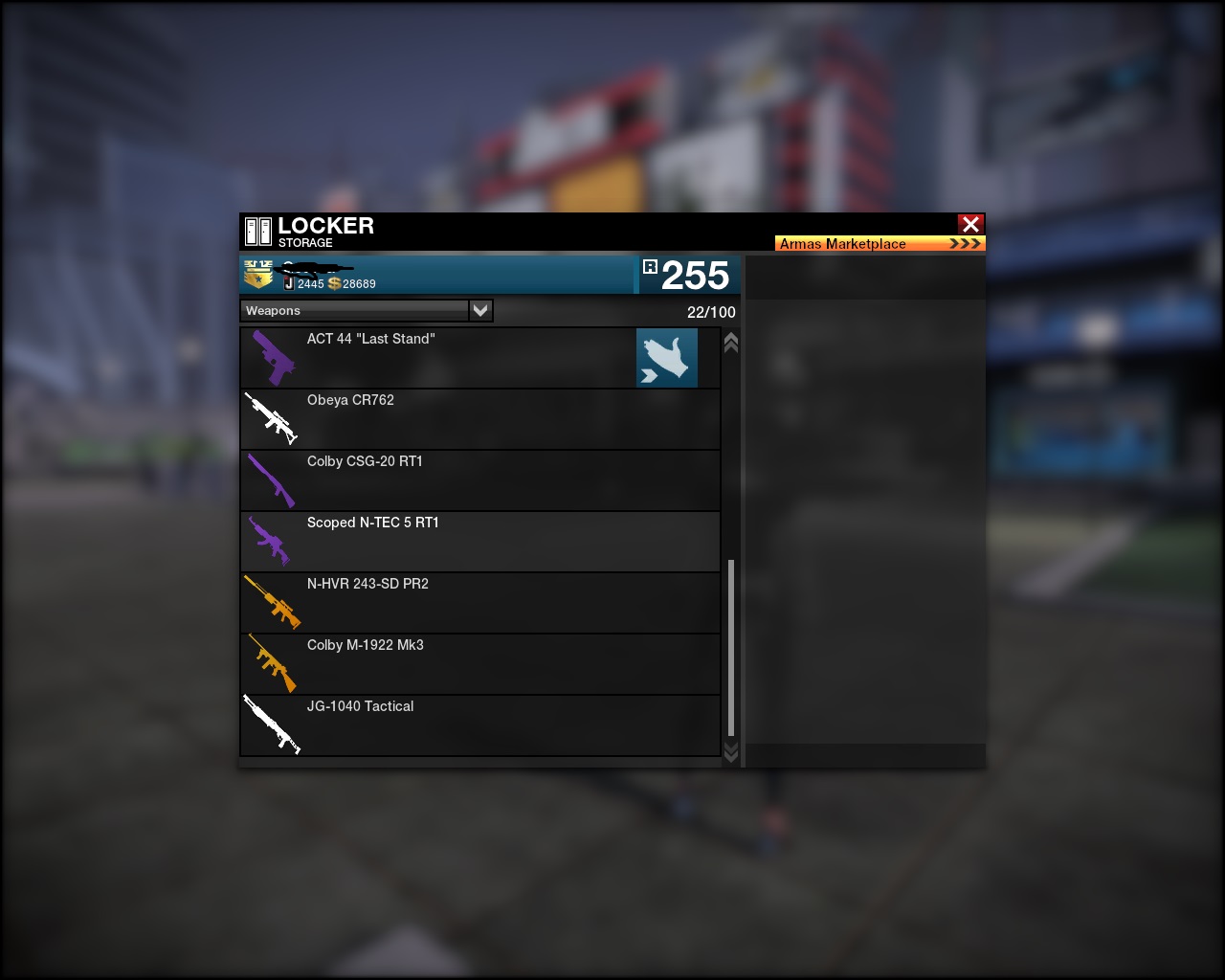Select the JG-1040 Tactical shotgun
1225x980 pixels.
479,725
